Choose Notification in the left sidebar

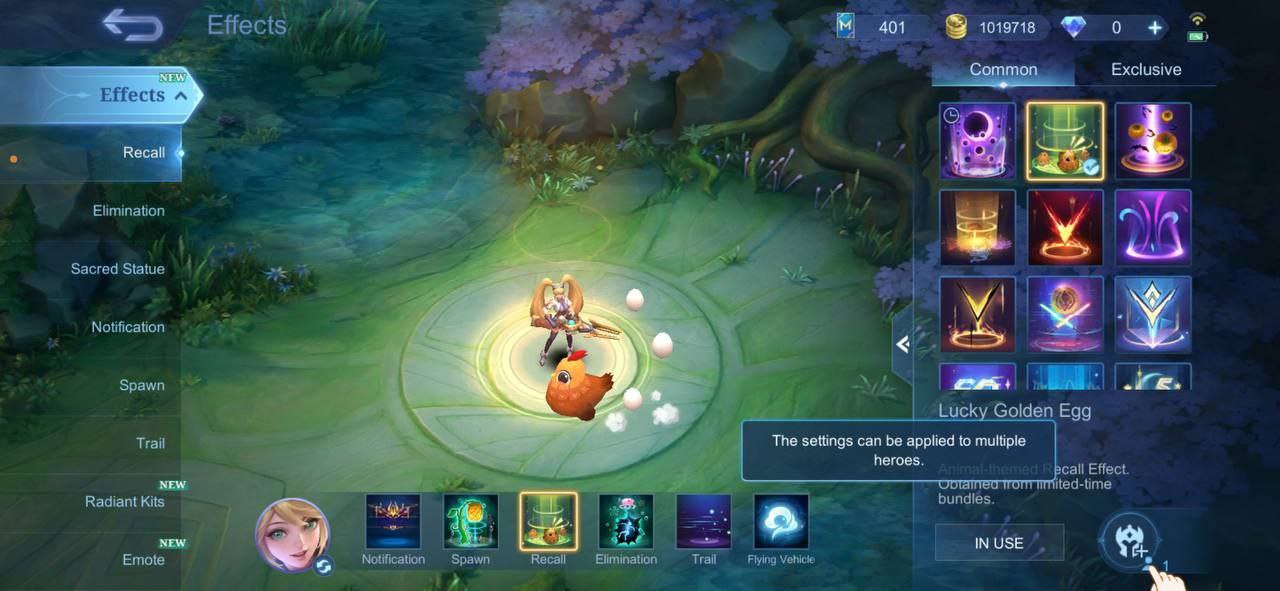(127, 327)
